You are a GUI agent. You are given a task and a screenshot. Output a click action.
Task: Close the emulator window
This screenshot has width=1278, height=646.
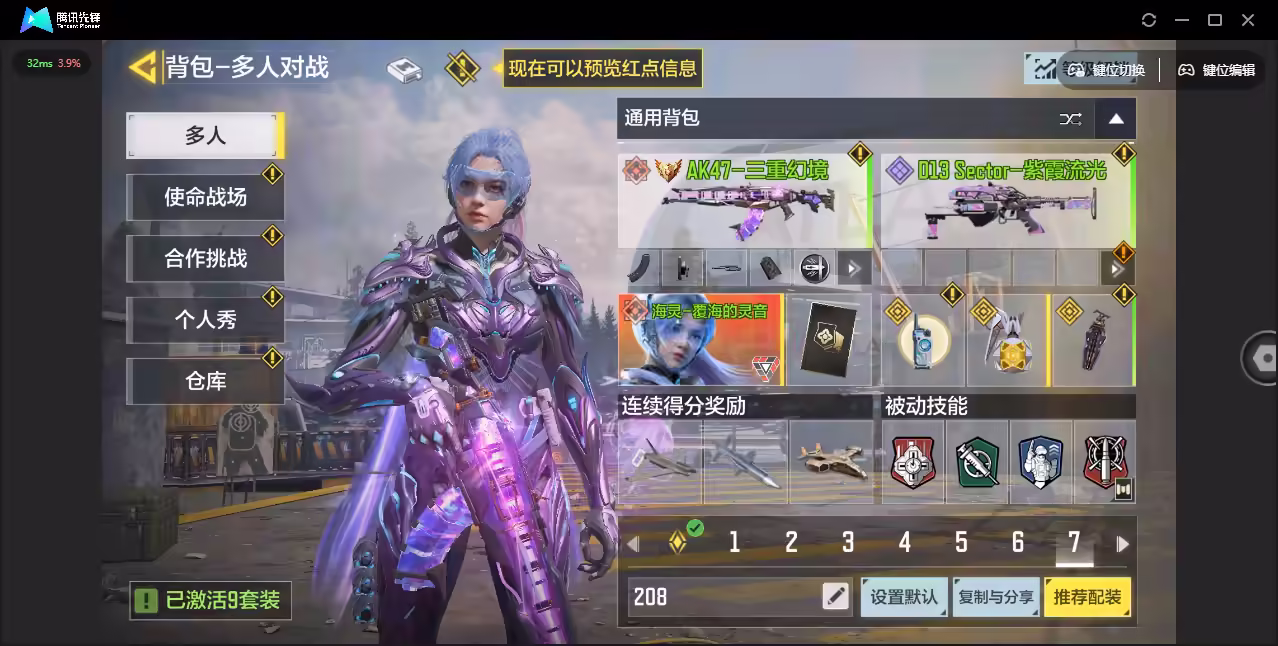click(1248, 20)
